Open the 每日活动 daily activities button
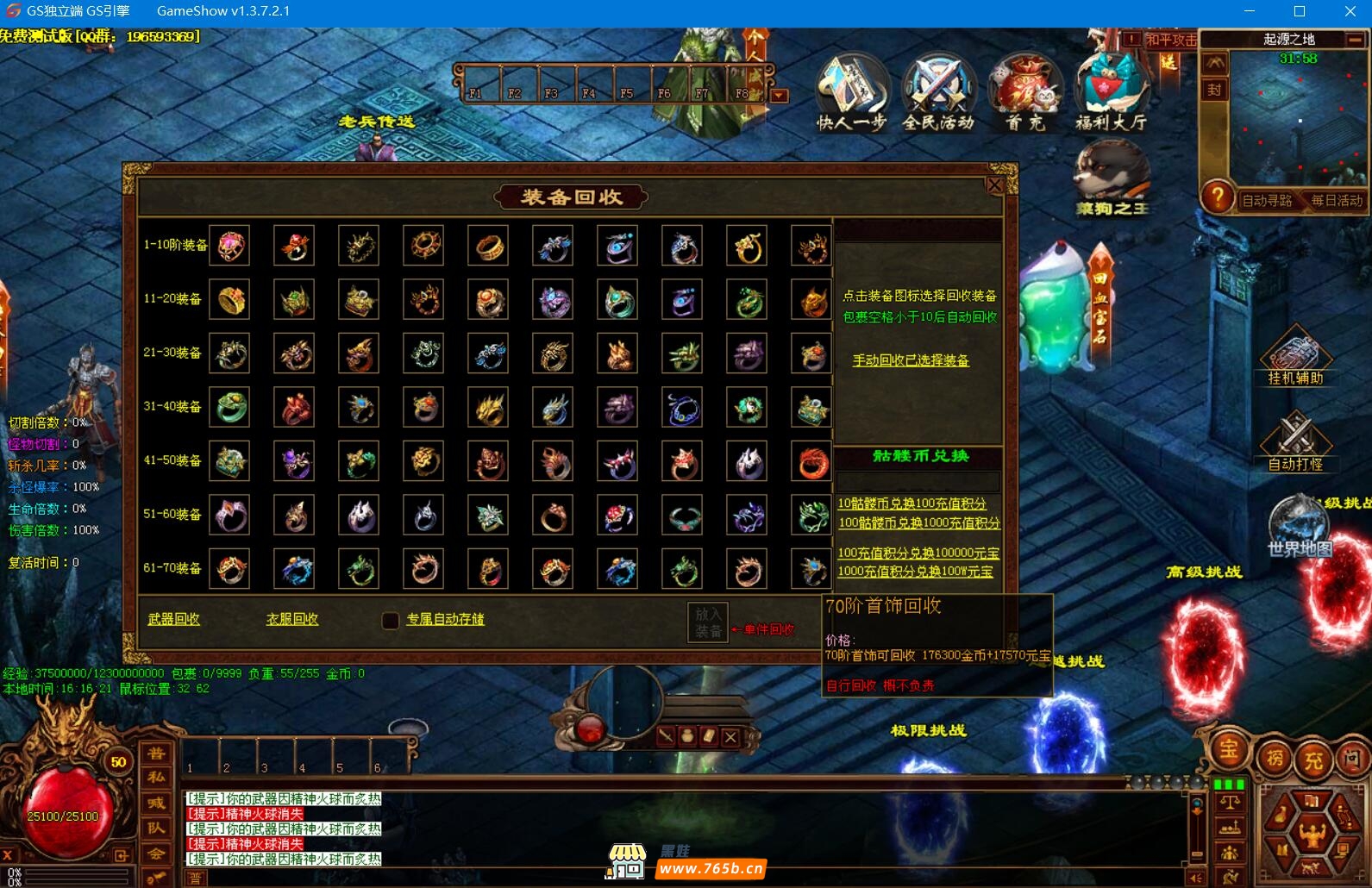Viewport: 1372px width, 888px height. (x=1337, y=201)
